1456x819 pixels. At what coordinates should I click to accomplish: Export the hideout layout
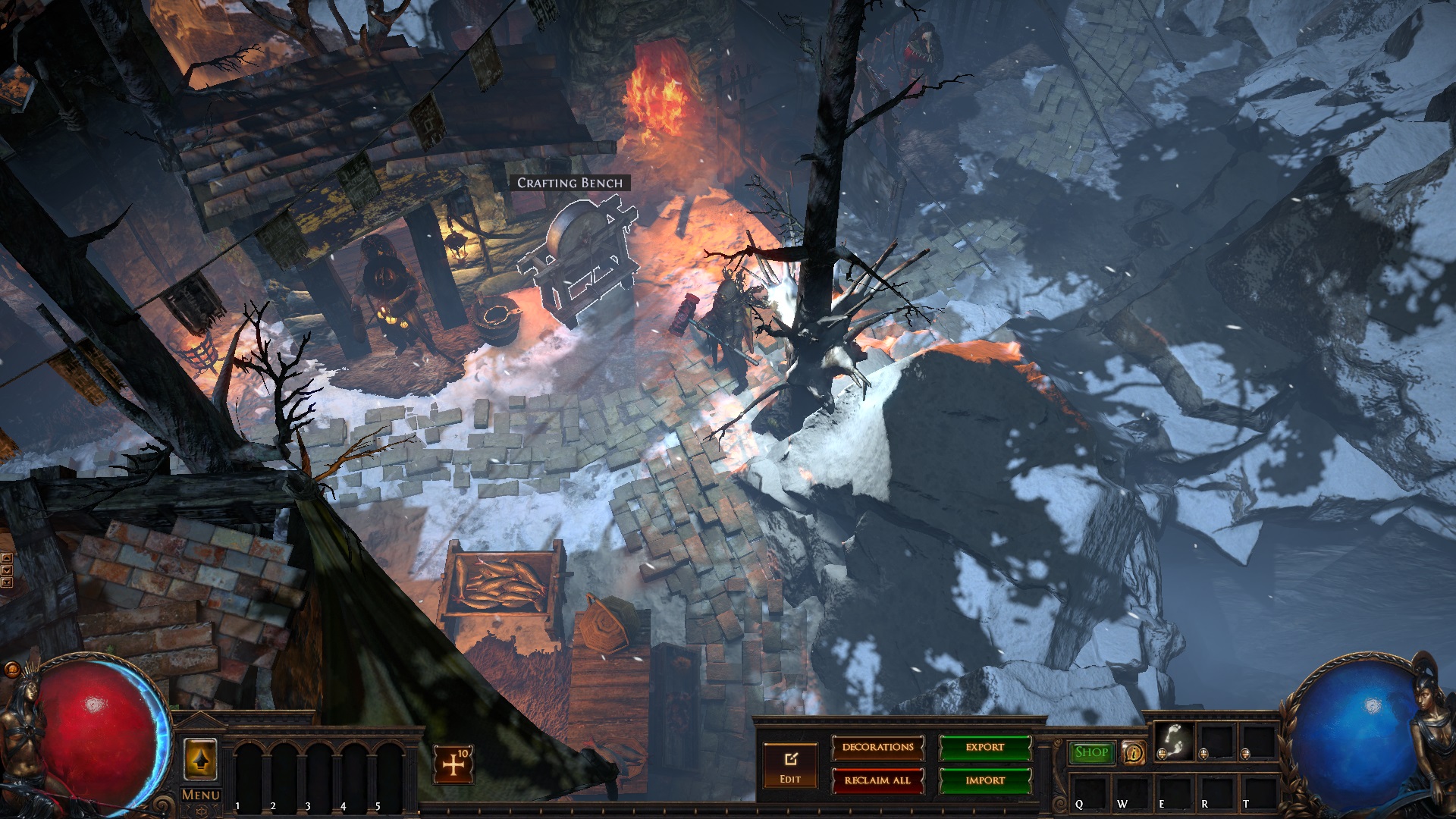[985, 748]
